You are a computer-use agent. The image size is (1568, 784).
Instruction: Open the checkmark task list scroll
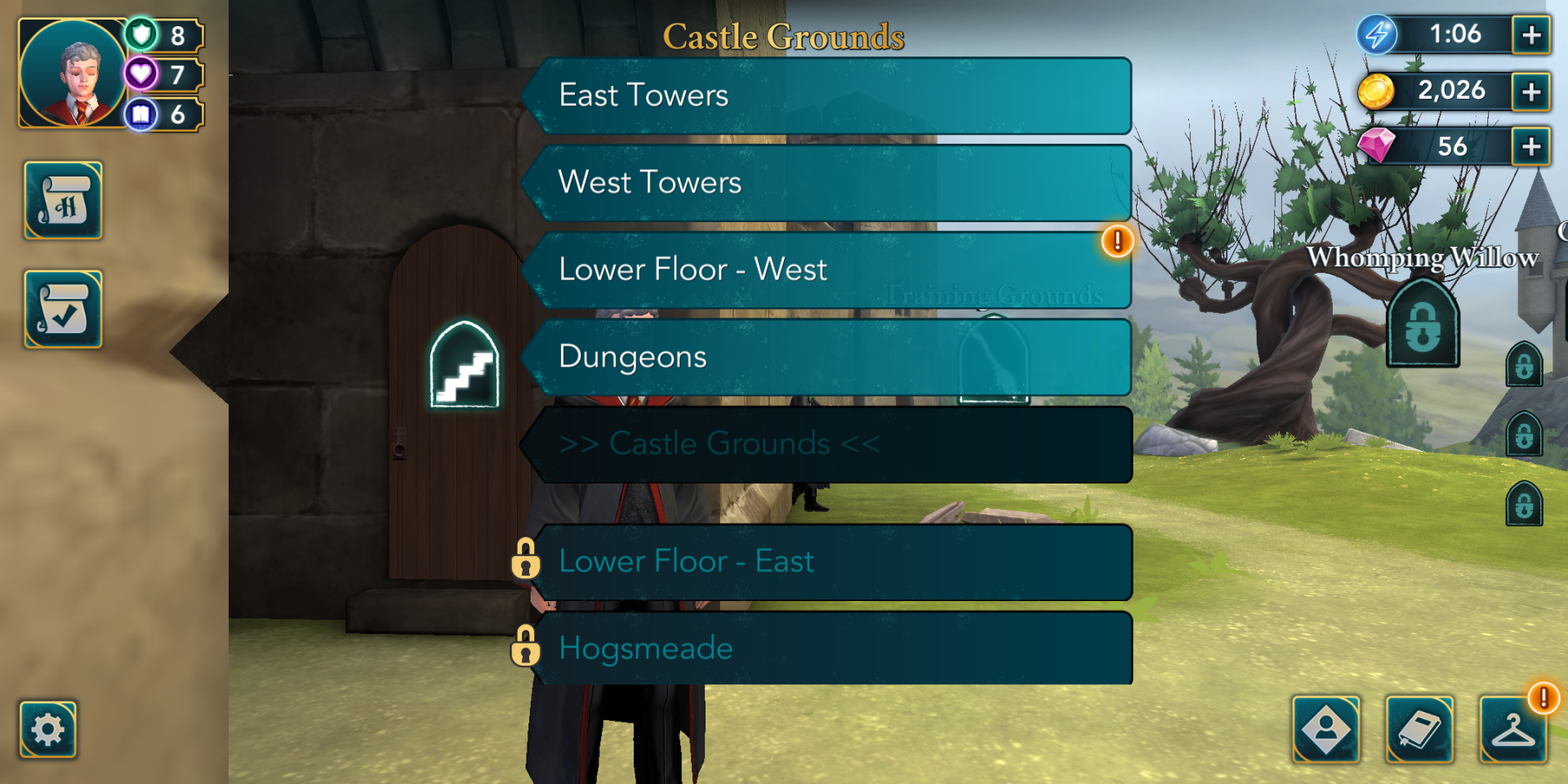point(64,310)
